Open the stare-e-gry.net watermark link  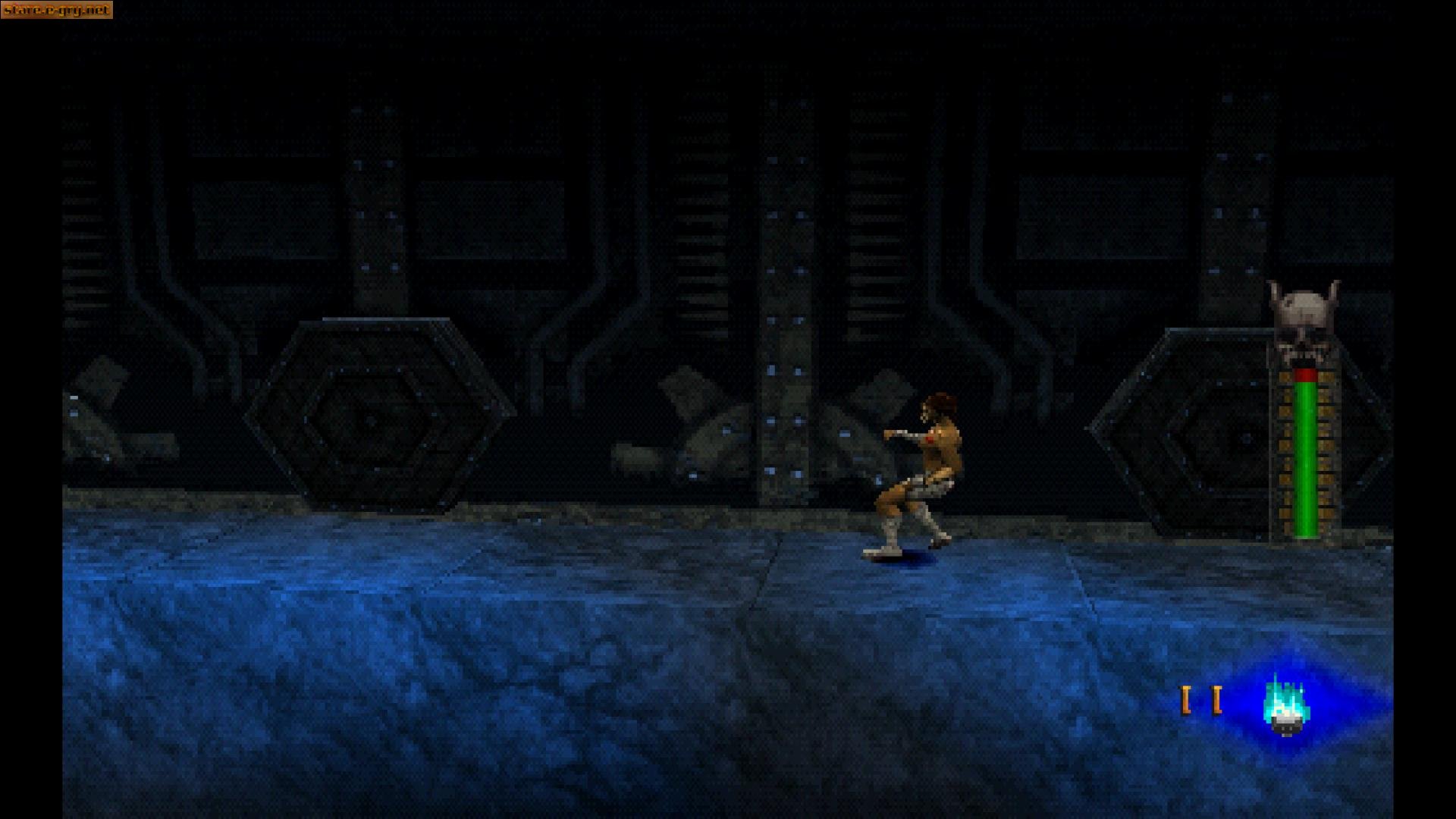click(56, 10)
